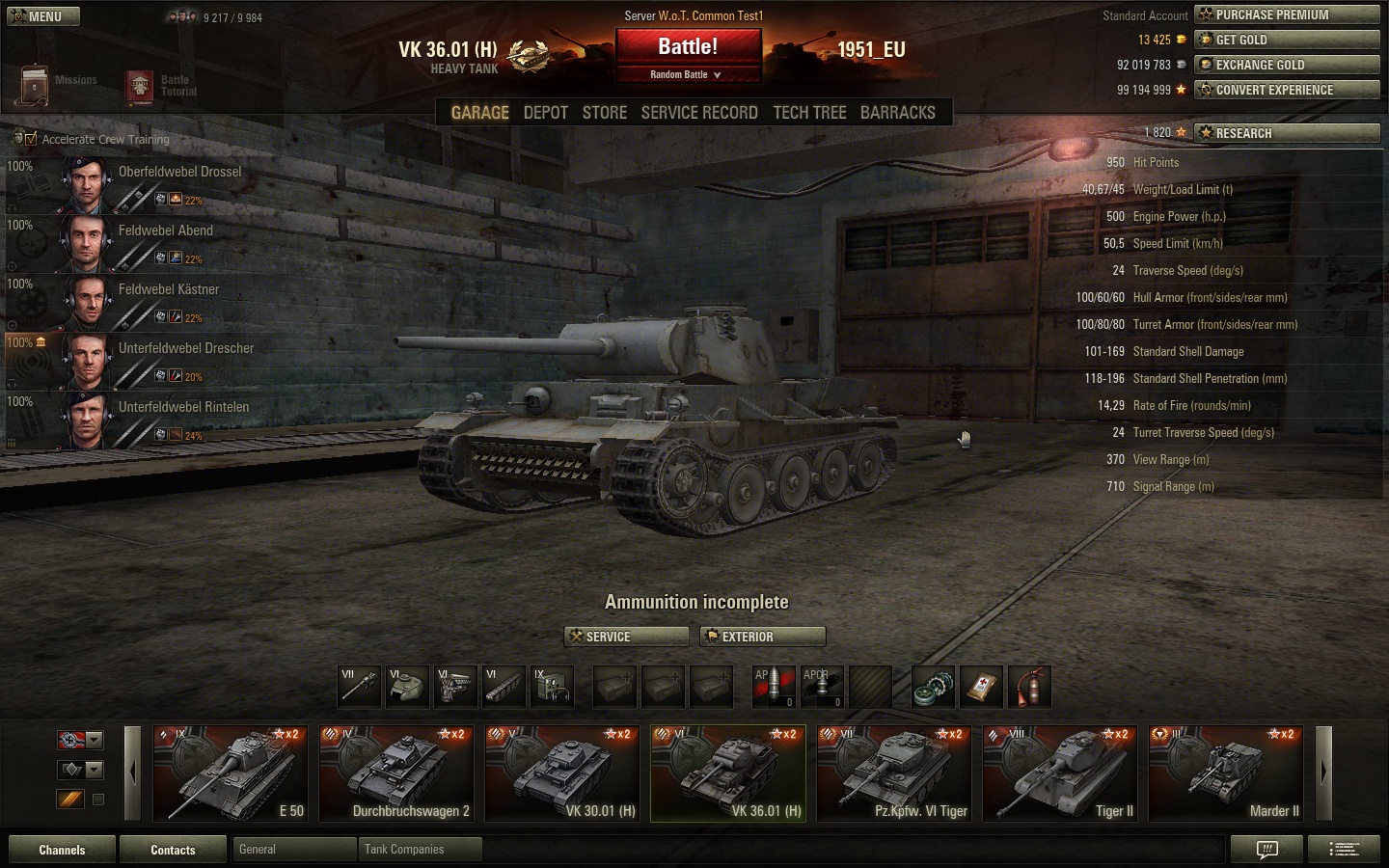This screenshot has height=868, width=1389.
Task: Open the Service button to resupply ammunition
Action: click(x=626, y=637)
